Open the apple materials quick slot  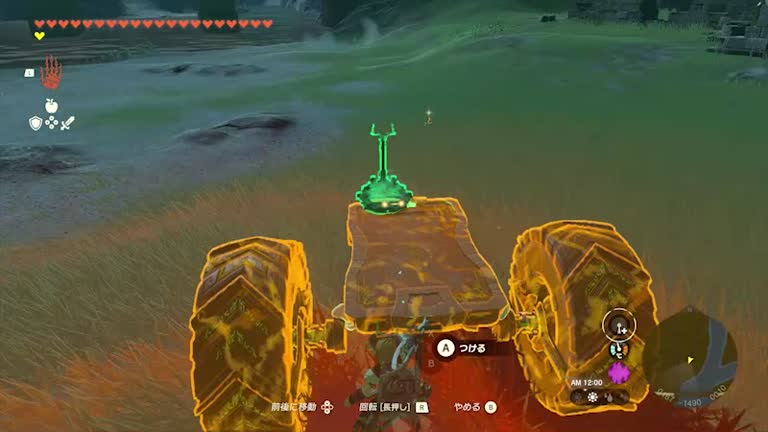click(x=51, y=105)
